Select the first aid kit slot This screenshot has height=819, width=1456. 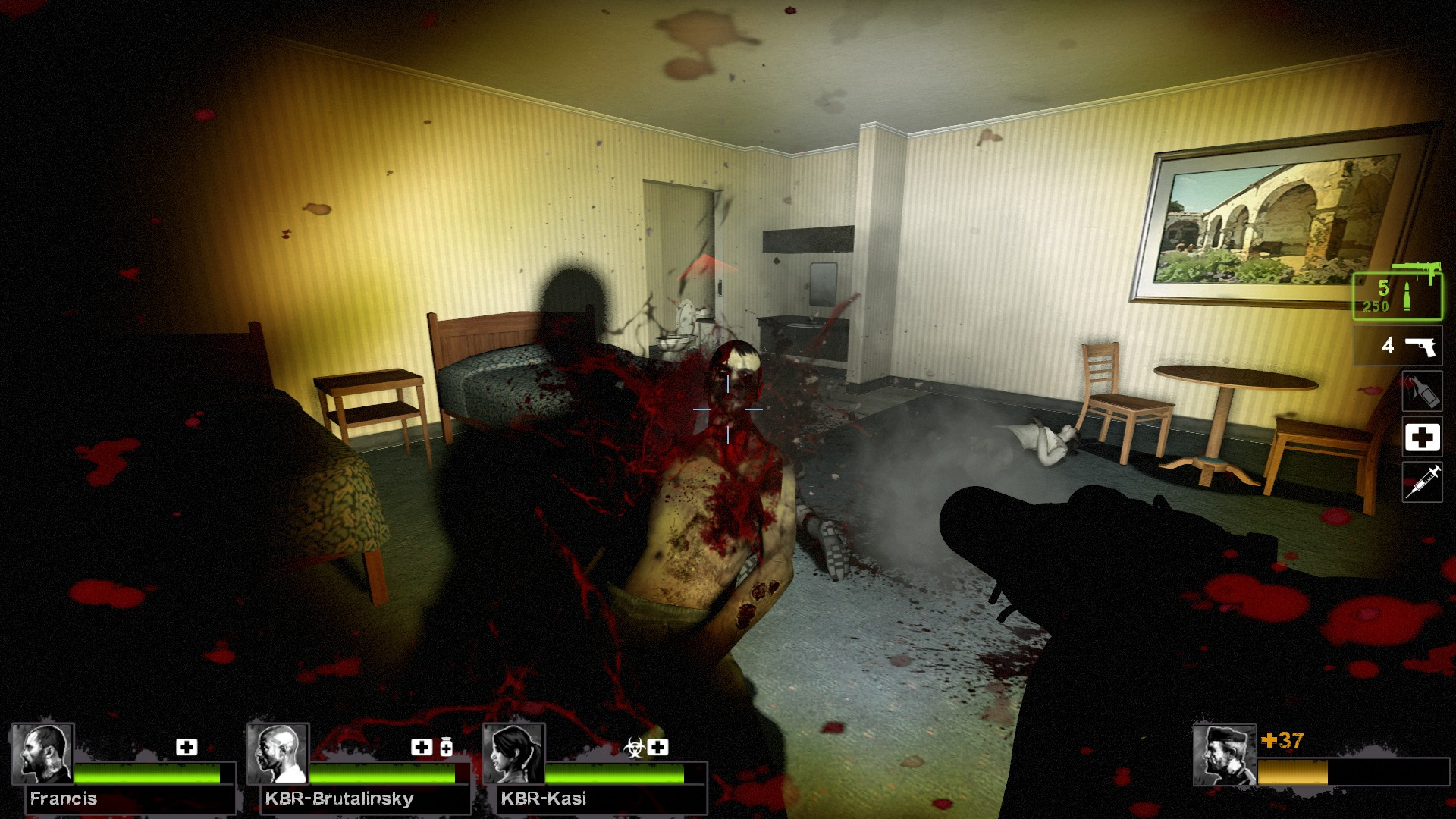tap(1422, 437)
